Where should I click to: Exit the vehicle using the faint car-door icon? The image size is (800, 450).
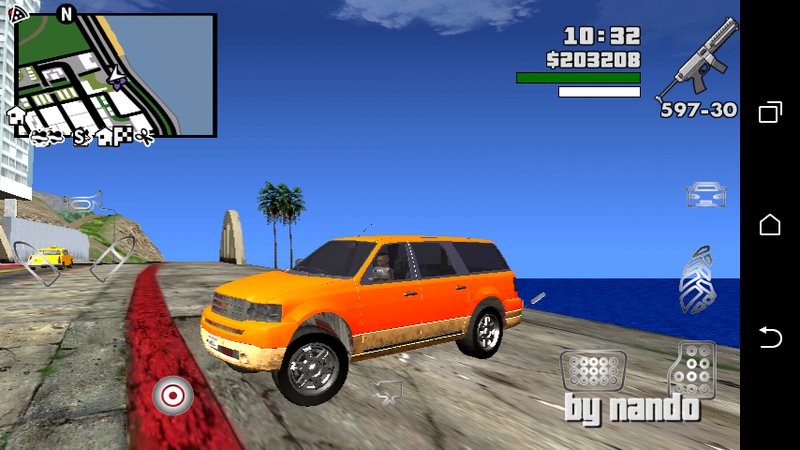pyautogui.click(x=385, y=391)
